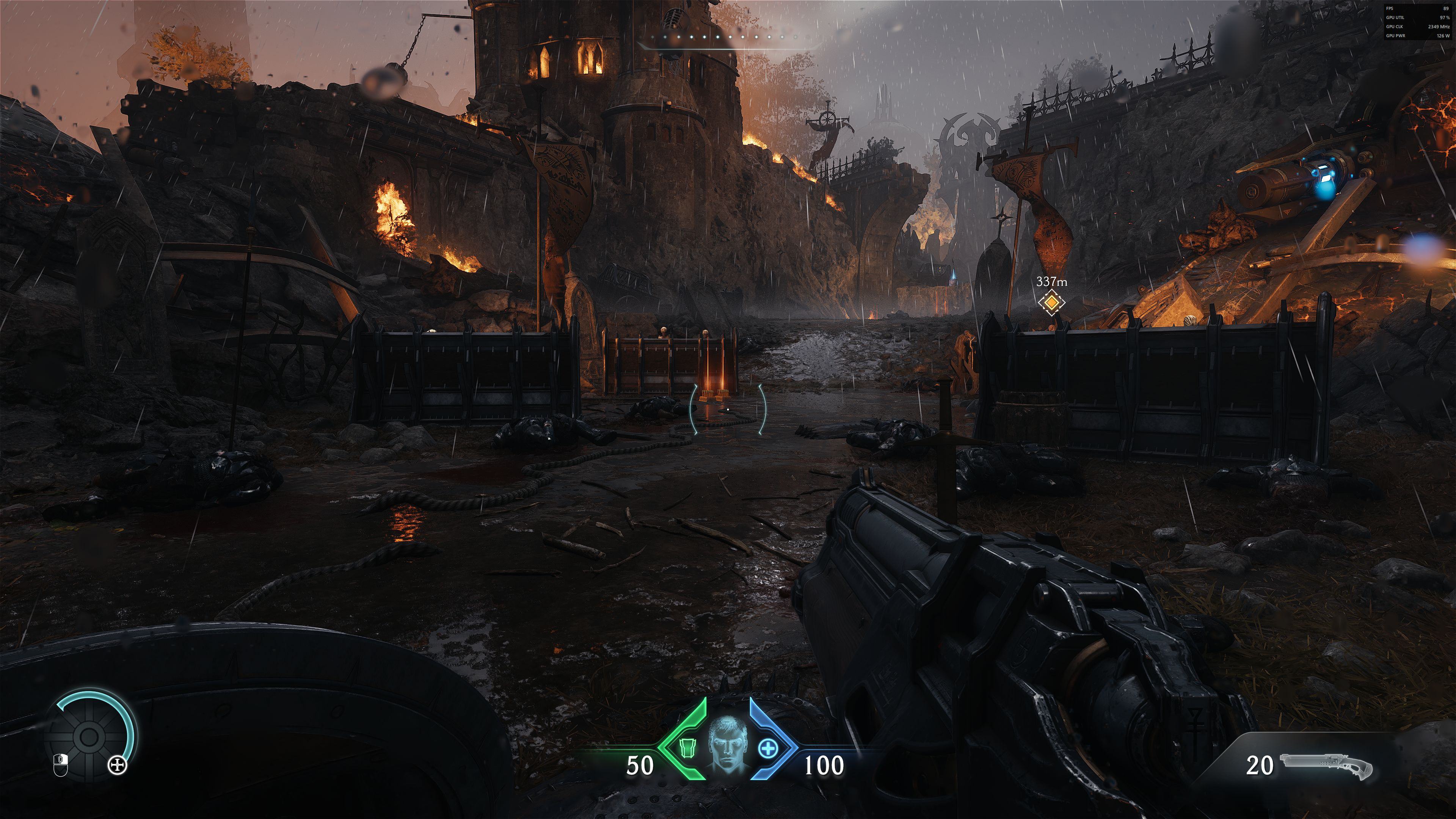
Task: Select the cross emblem on the shield gauge
Action: click(x=118, y=766)
